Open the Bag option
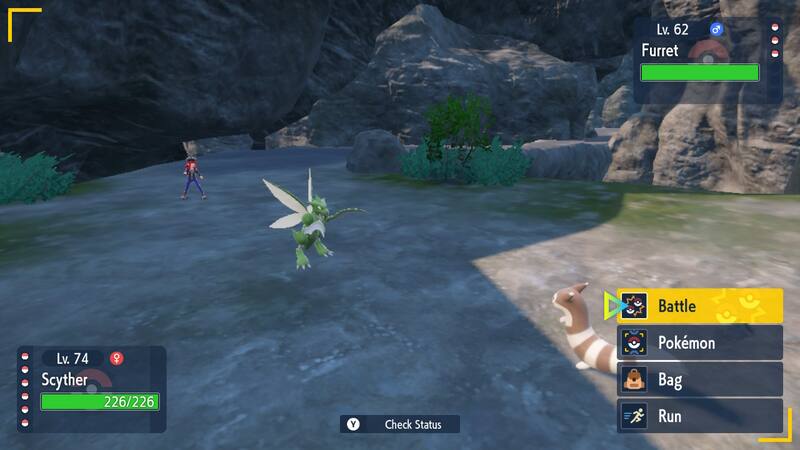 [x=699, y=379]
